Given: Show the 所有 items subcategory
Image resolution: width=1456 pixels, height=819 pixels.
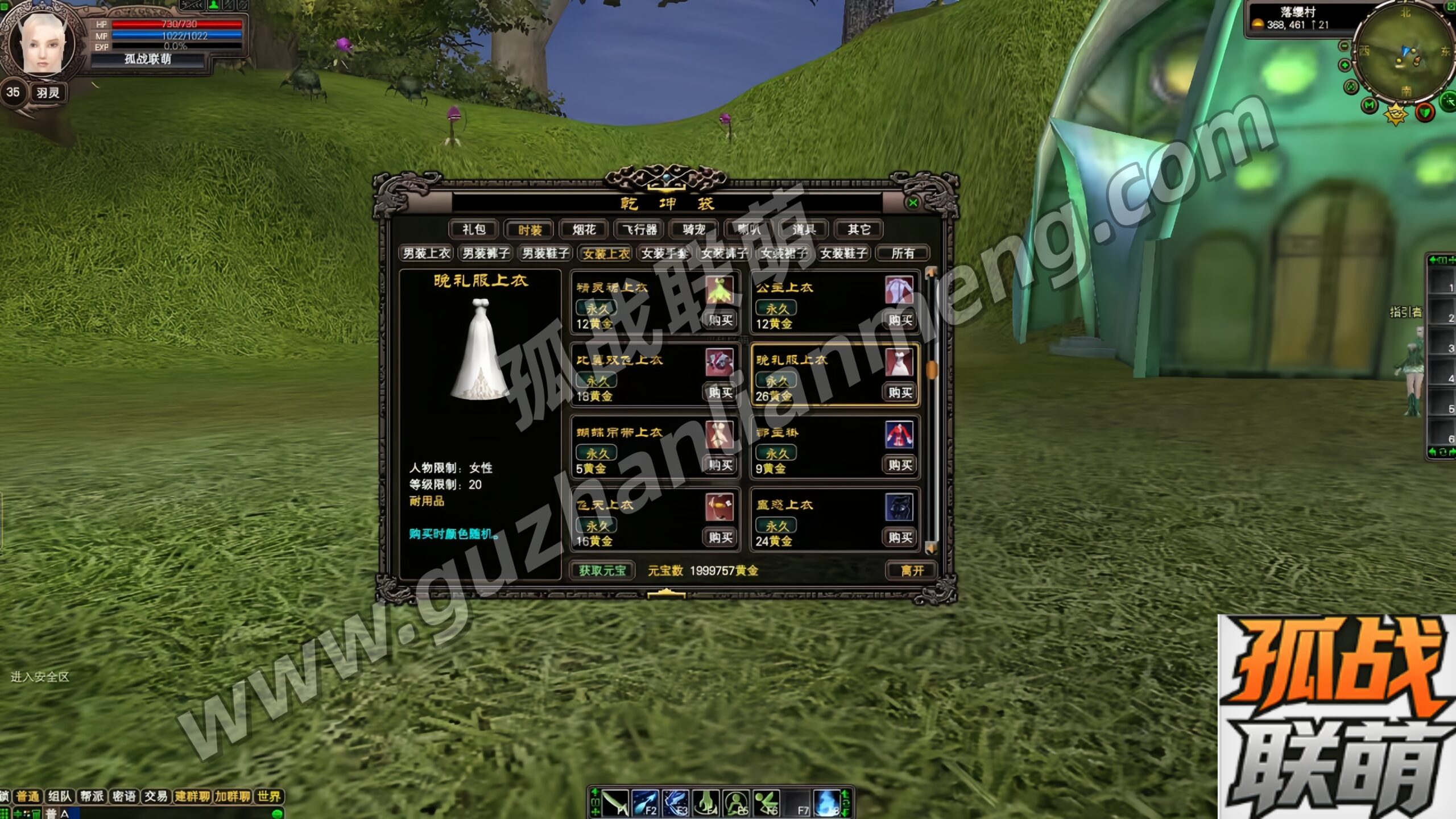Looking at the screenshot, I should coord(903,253).
